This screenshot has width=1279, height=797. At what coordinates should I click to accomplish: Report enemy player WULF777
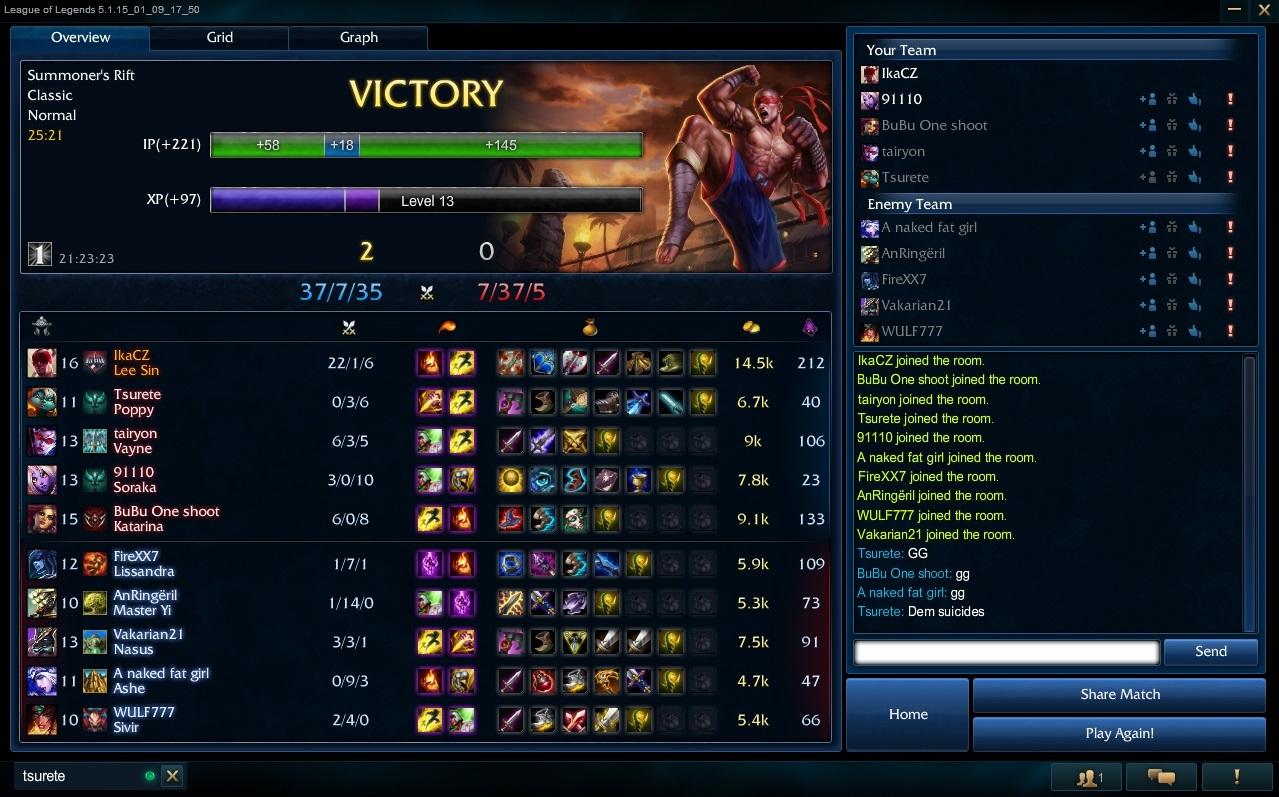[x=1230, y=331]
